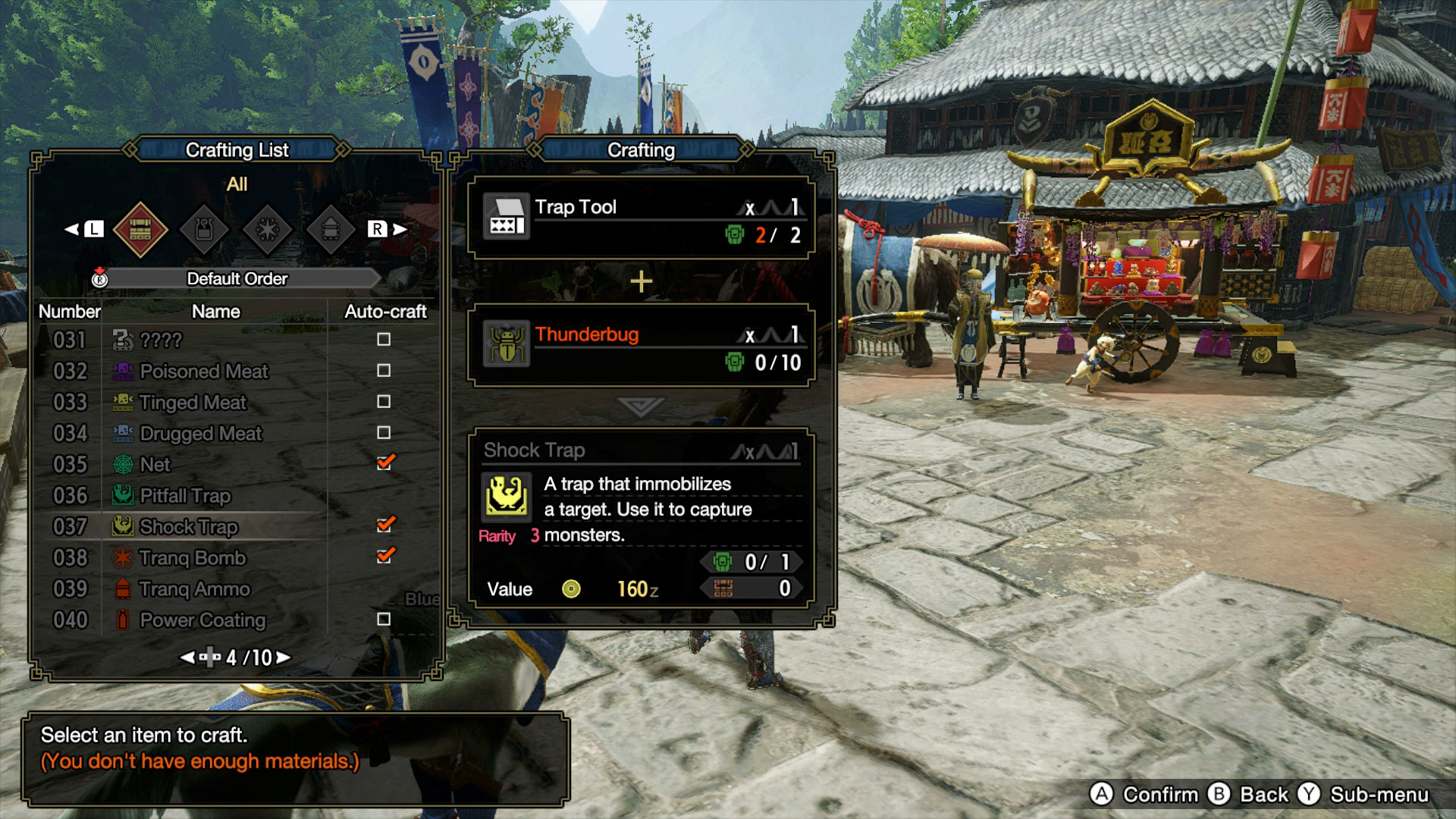Choose the Shock Trap recipe row

pyautogui.click(x=188, y=526)
